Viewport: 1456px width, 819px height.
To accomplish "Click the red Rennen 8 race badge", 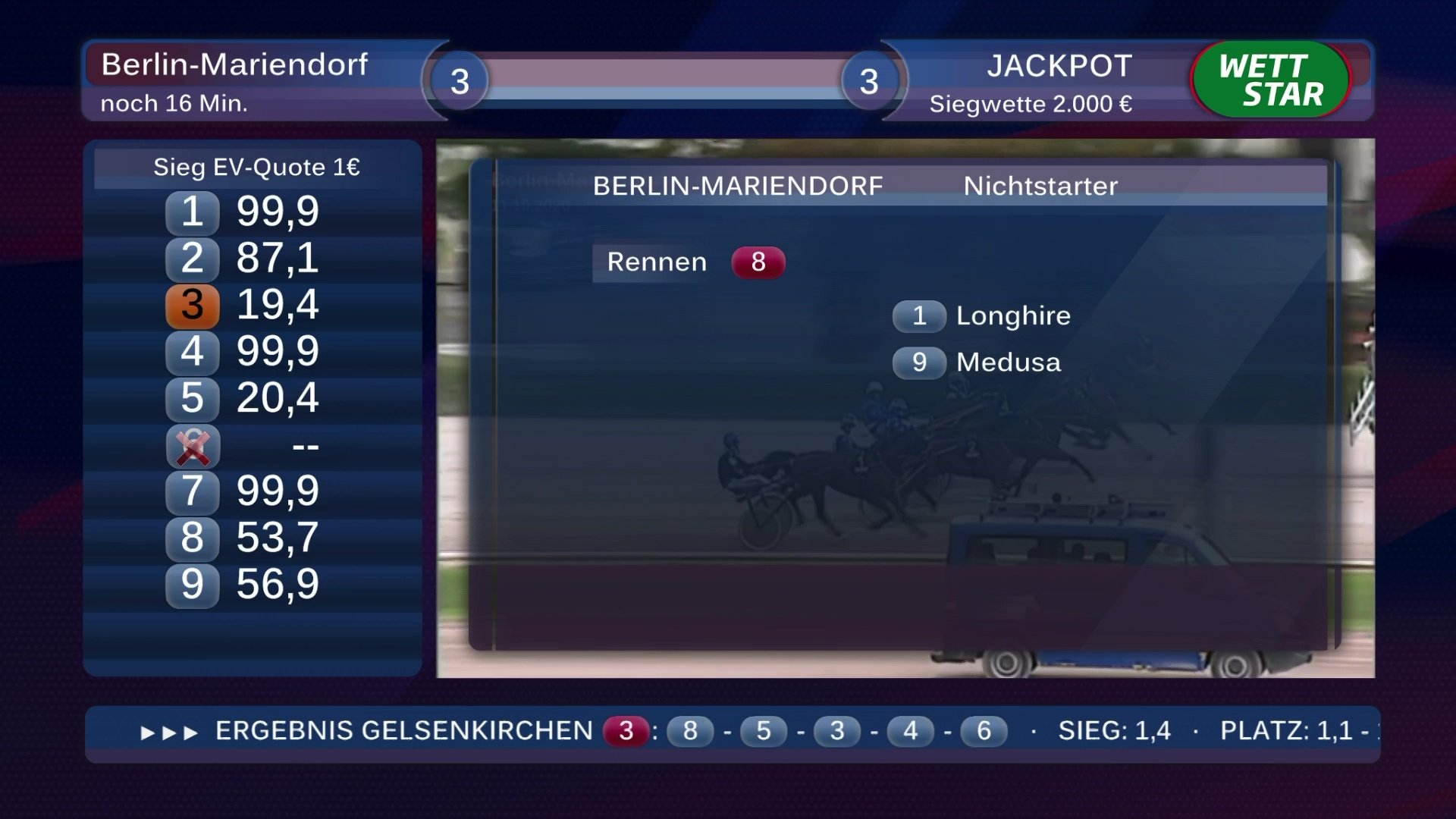I will coord(758,262).
